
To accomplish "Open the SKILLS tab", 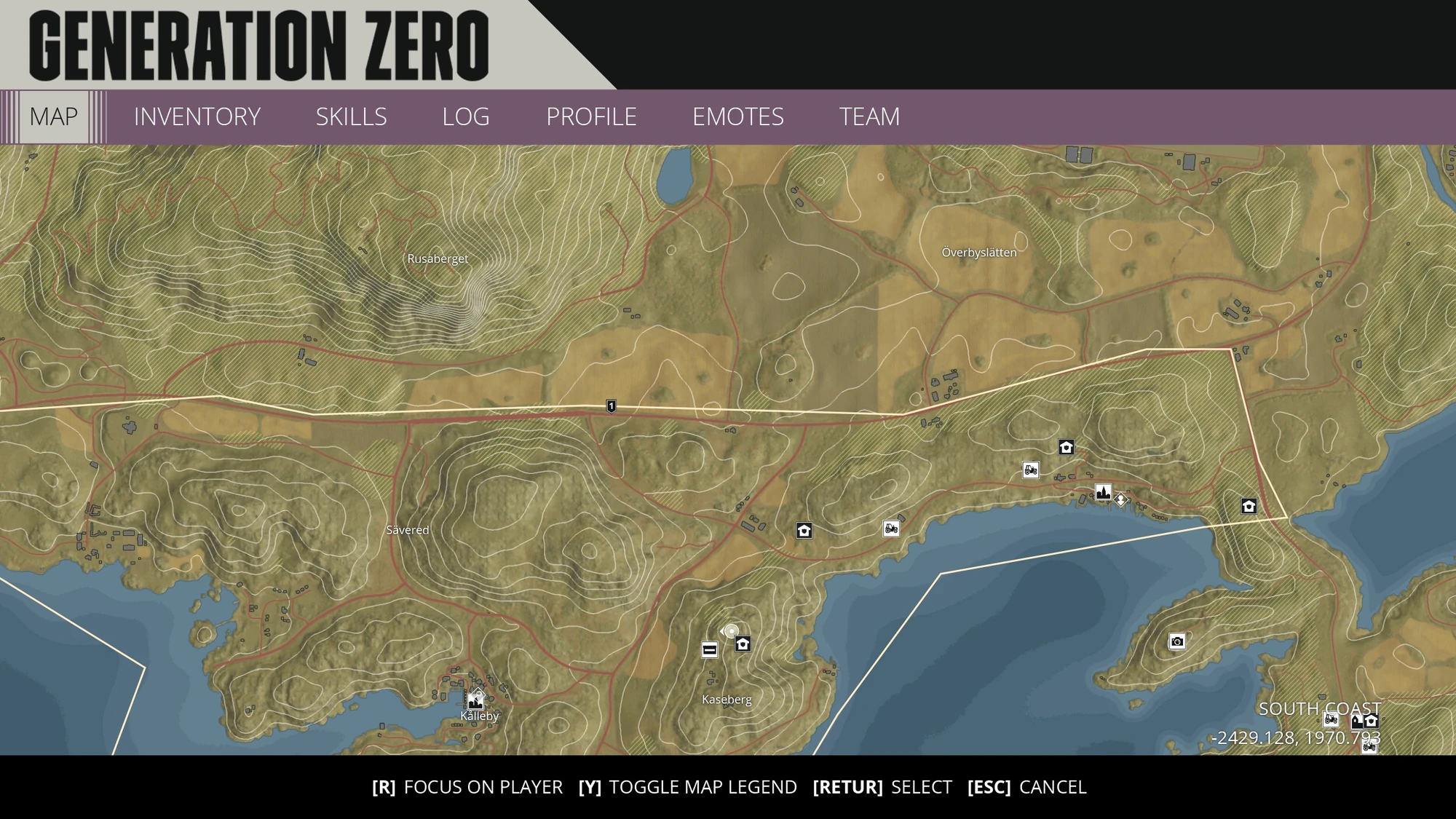I will 351,116.
